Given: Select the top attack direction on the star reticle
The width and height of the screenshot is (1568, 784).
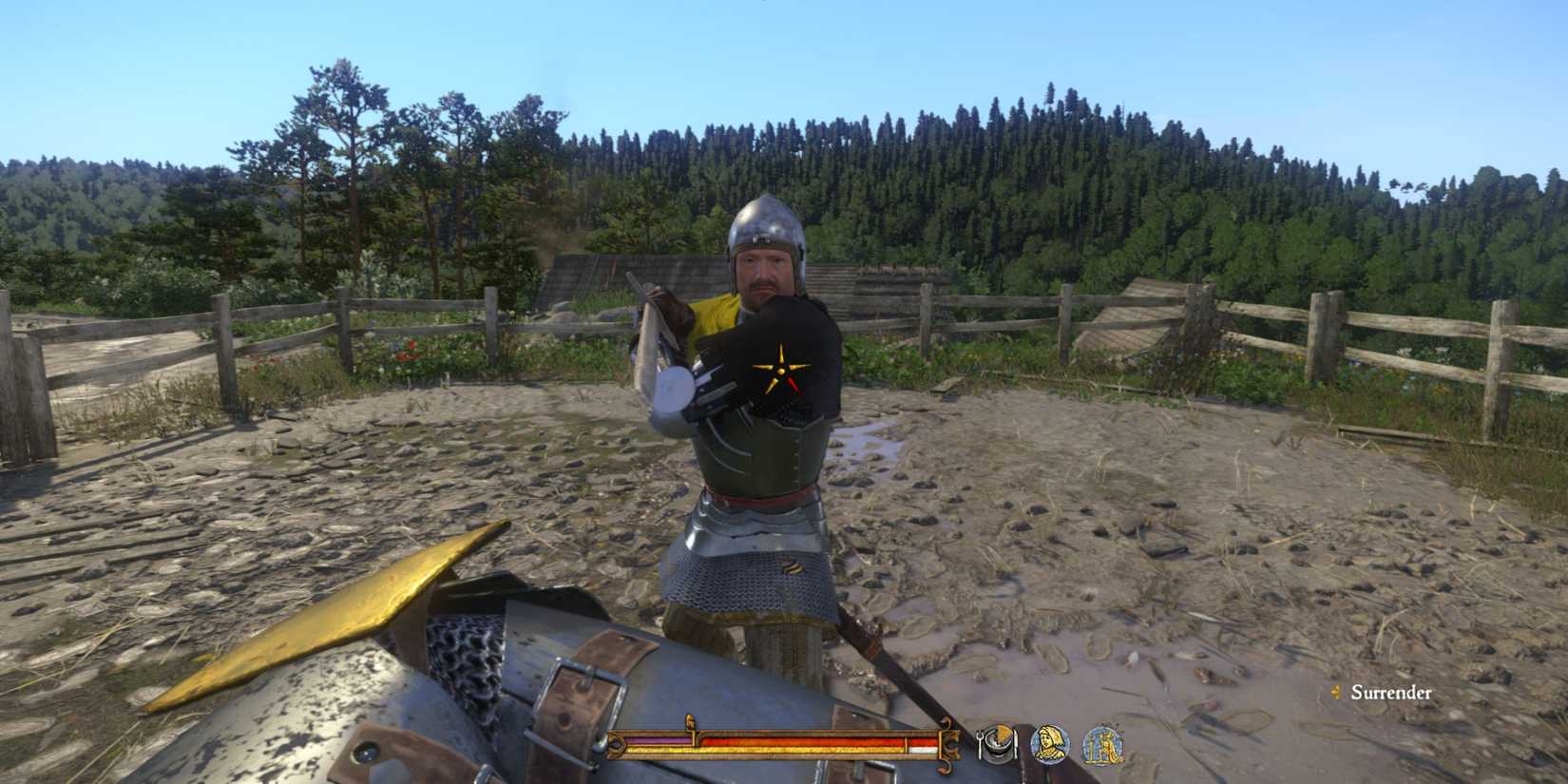Looking at the screenshot, I should coord(781,344).
